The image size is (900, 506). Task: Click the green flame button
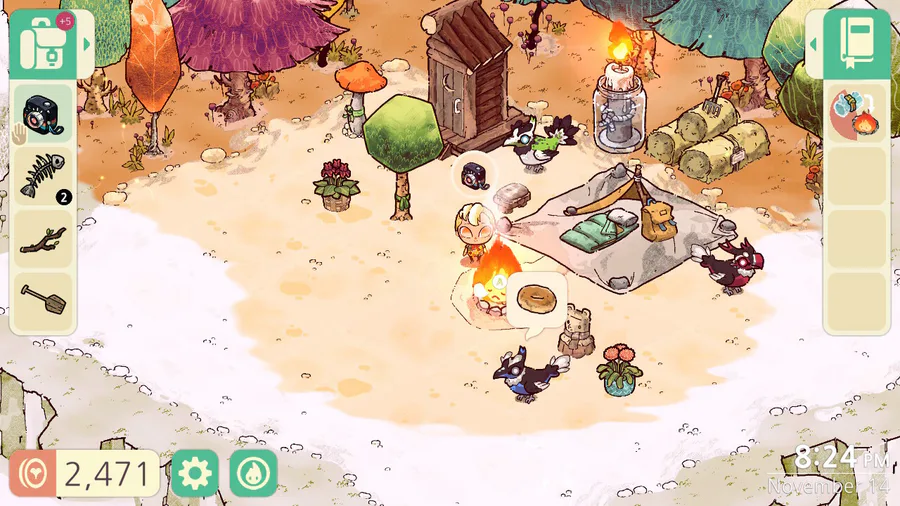click(x=253, y=473)
